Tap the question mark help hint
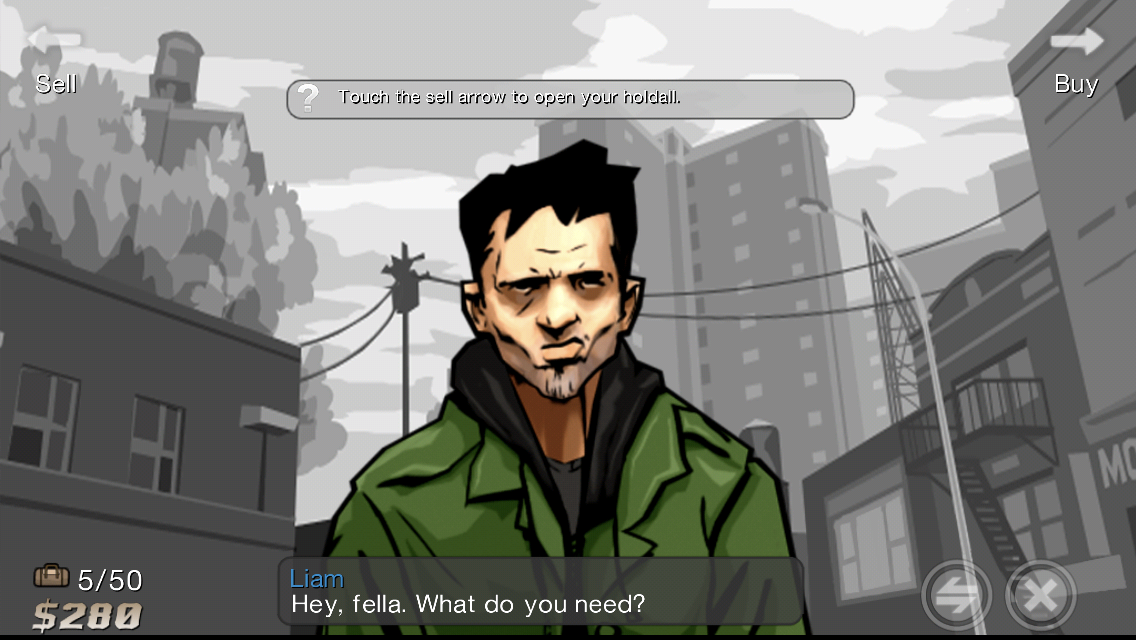Viewport: 1136px width, 640px height. [309, 98]
